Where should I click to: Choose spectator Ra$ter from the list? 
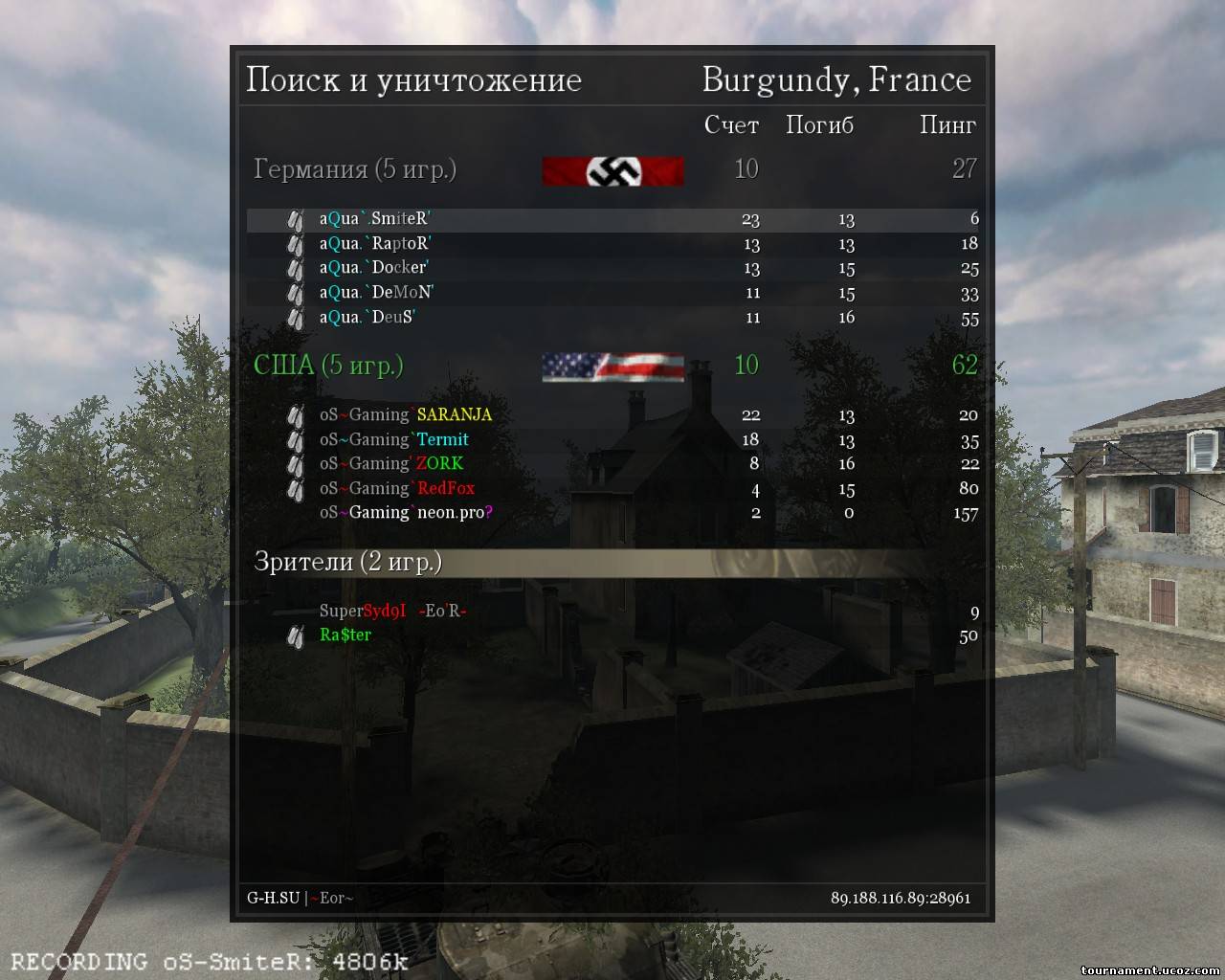click(345, 635)
